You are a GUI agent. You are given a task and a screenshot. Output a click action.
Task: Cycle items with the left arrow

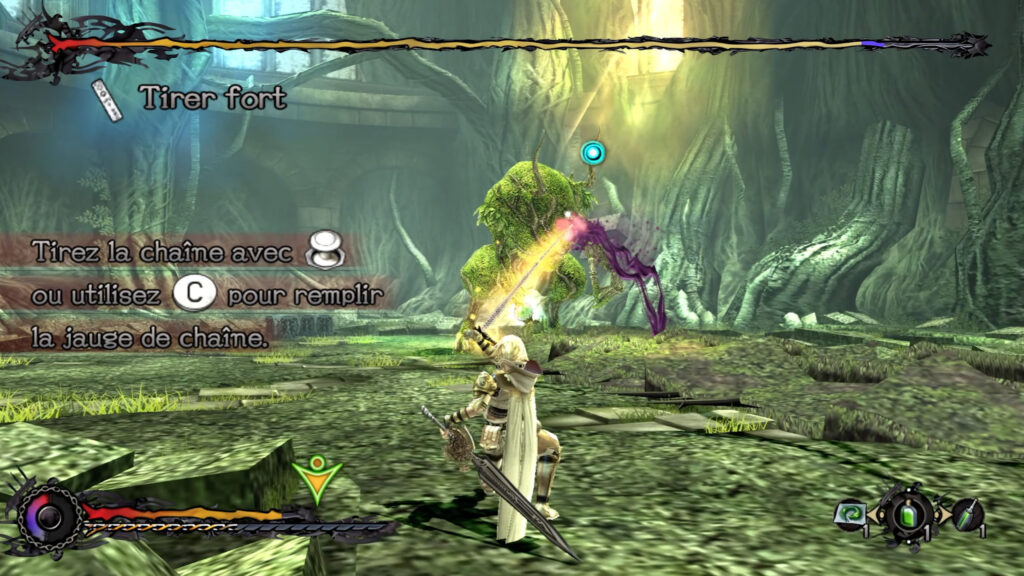876,516
